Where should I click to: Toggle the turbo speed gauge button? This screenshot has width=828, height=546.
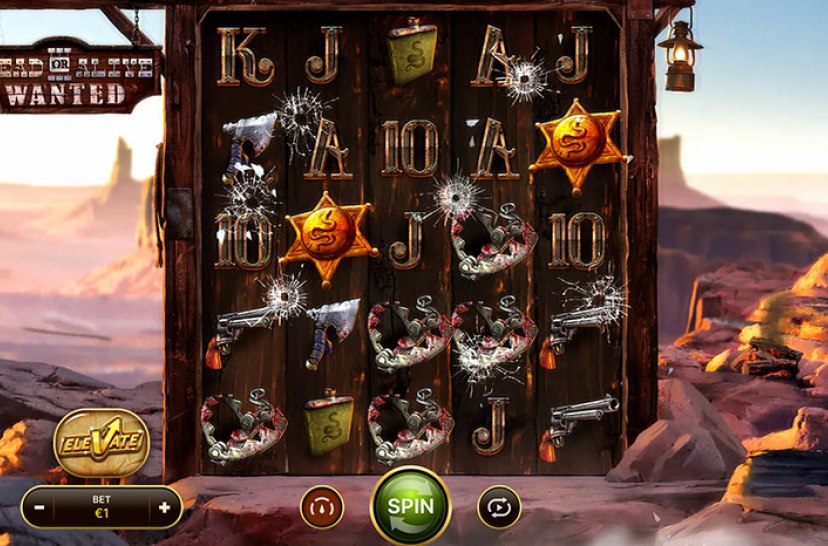pyautogui.click(x=322, y=507)
